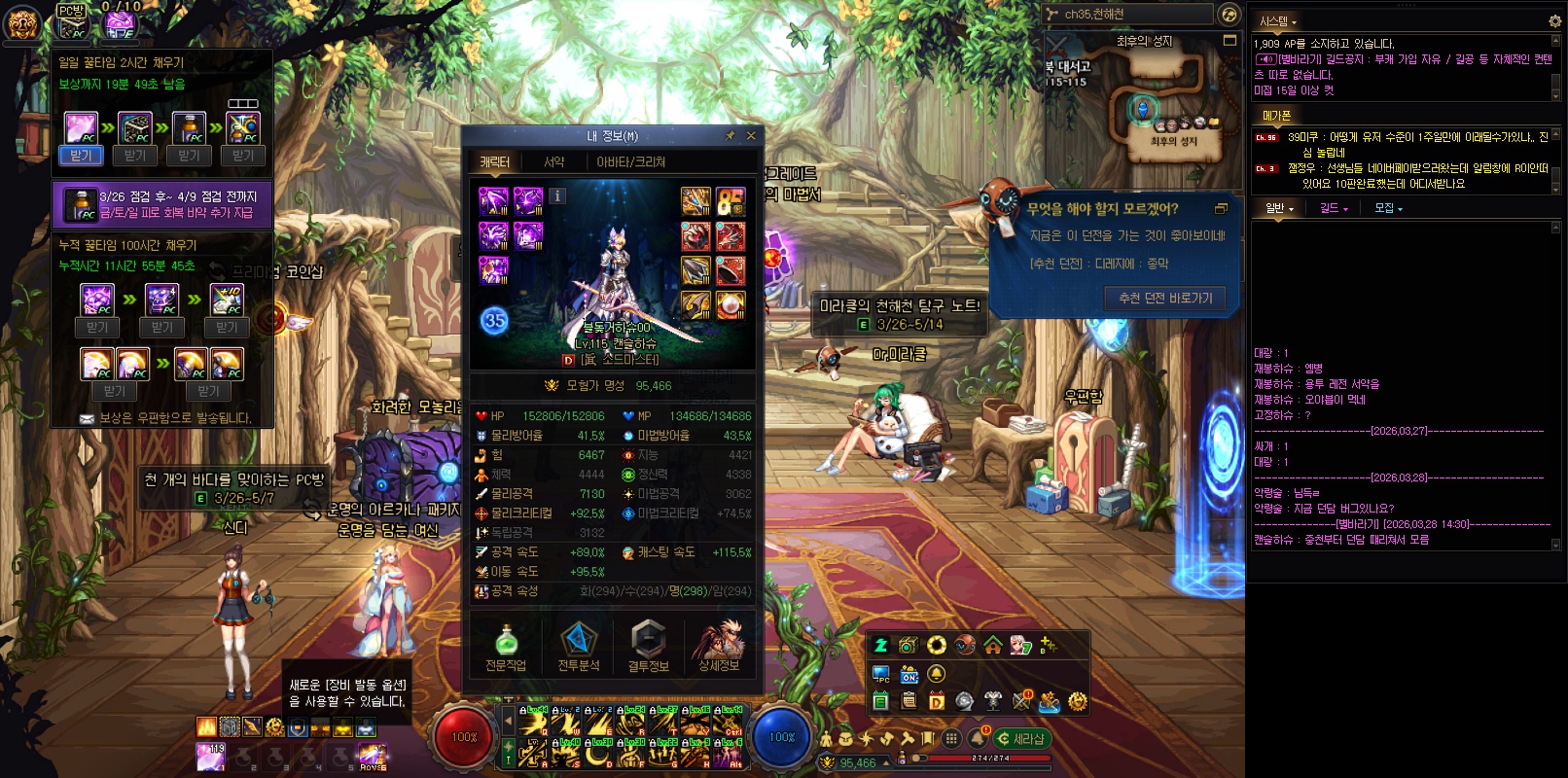Open 전문직업 profession panel
The image size is (1568, 778).
(x=506, y=647)
